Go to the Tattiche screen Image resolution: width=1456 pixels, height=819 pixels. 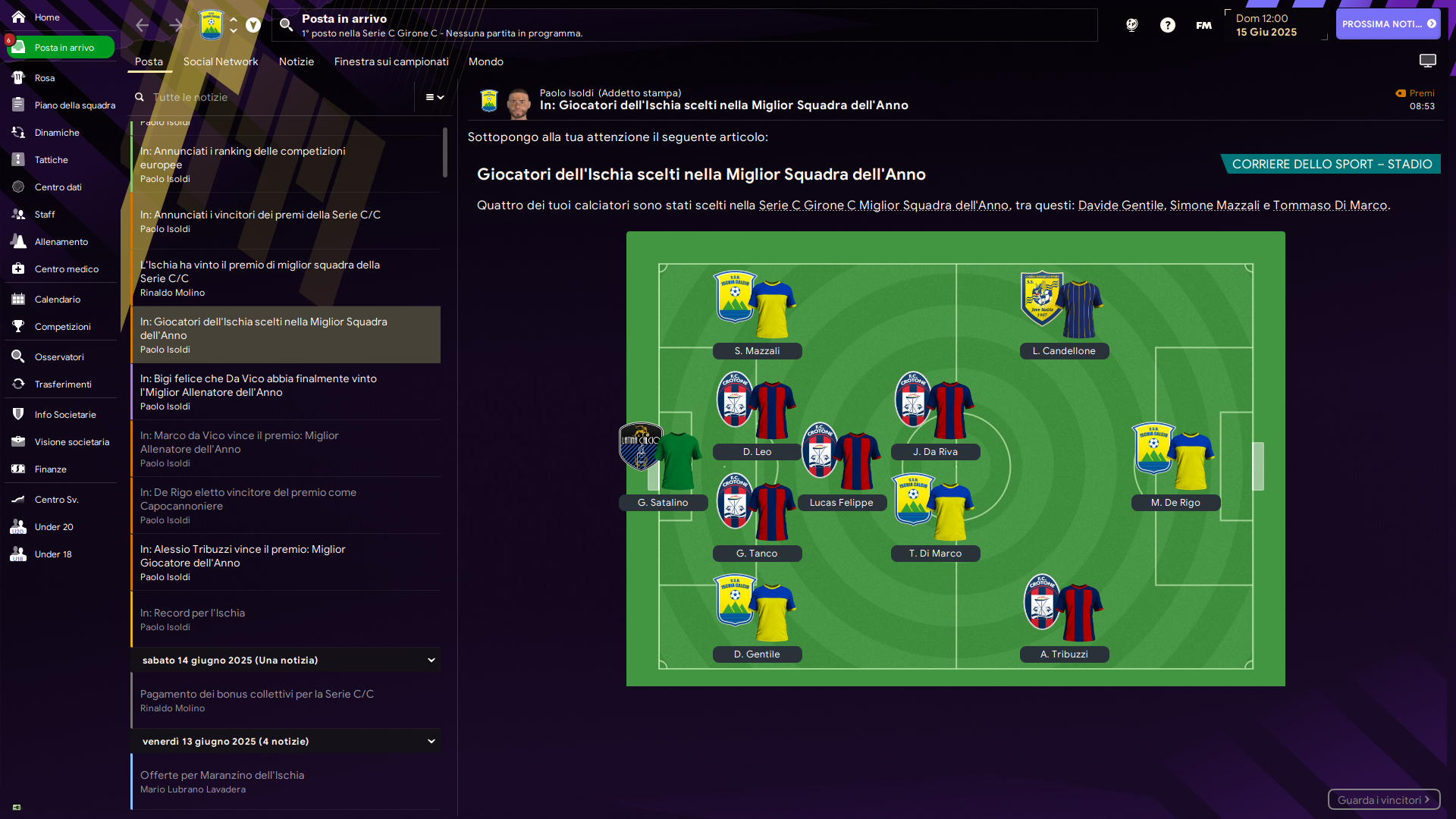tap(51, 160)
